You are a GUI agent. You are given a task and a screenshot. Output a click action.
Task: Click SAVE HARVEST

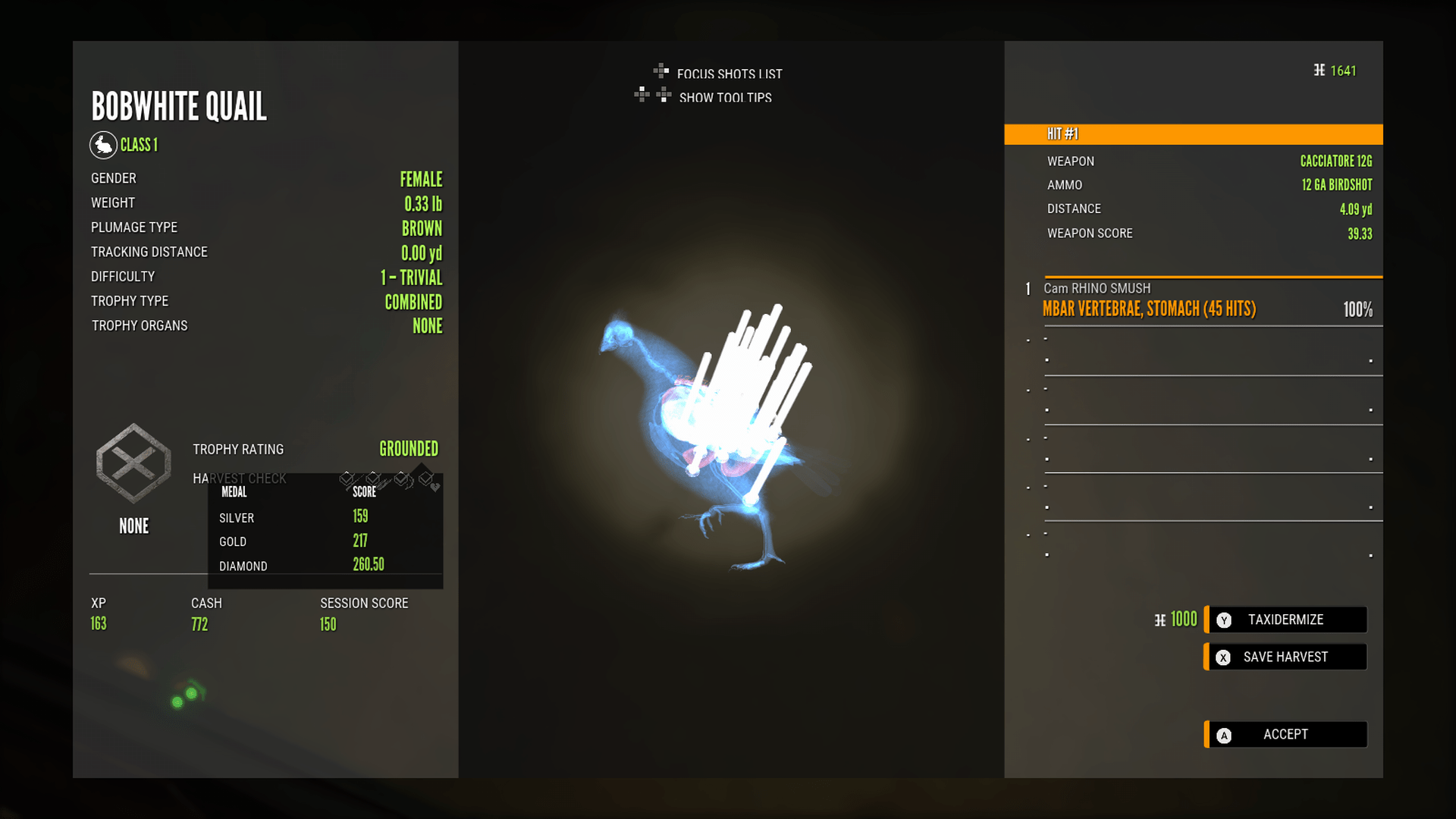tap(1285, 657)
